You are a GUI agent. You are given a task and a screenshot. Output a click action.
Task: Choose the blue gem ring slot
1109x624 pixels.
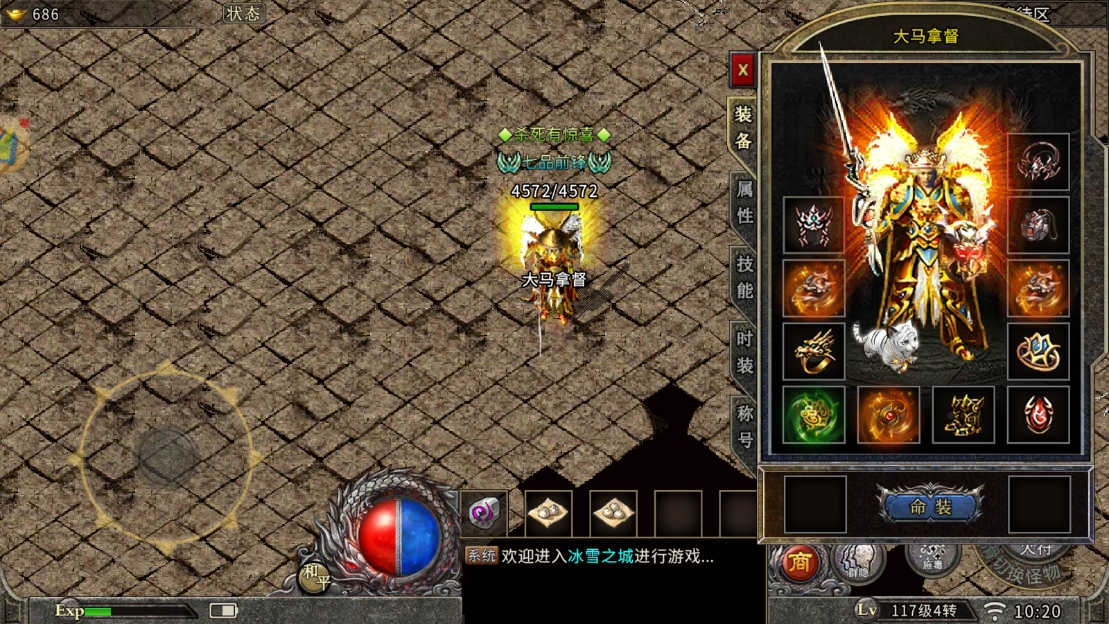(x=1038, y=351)
